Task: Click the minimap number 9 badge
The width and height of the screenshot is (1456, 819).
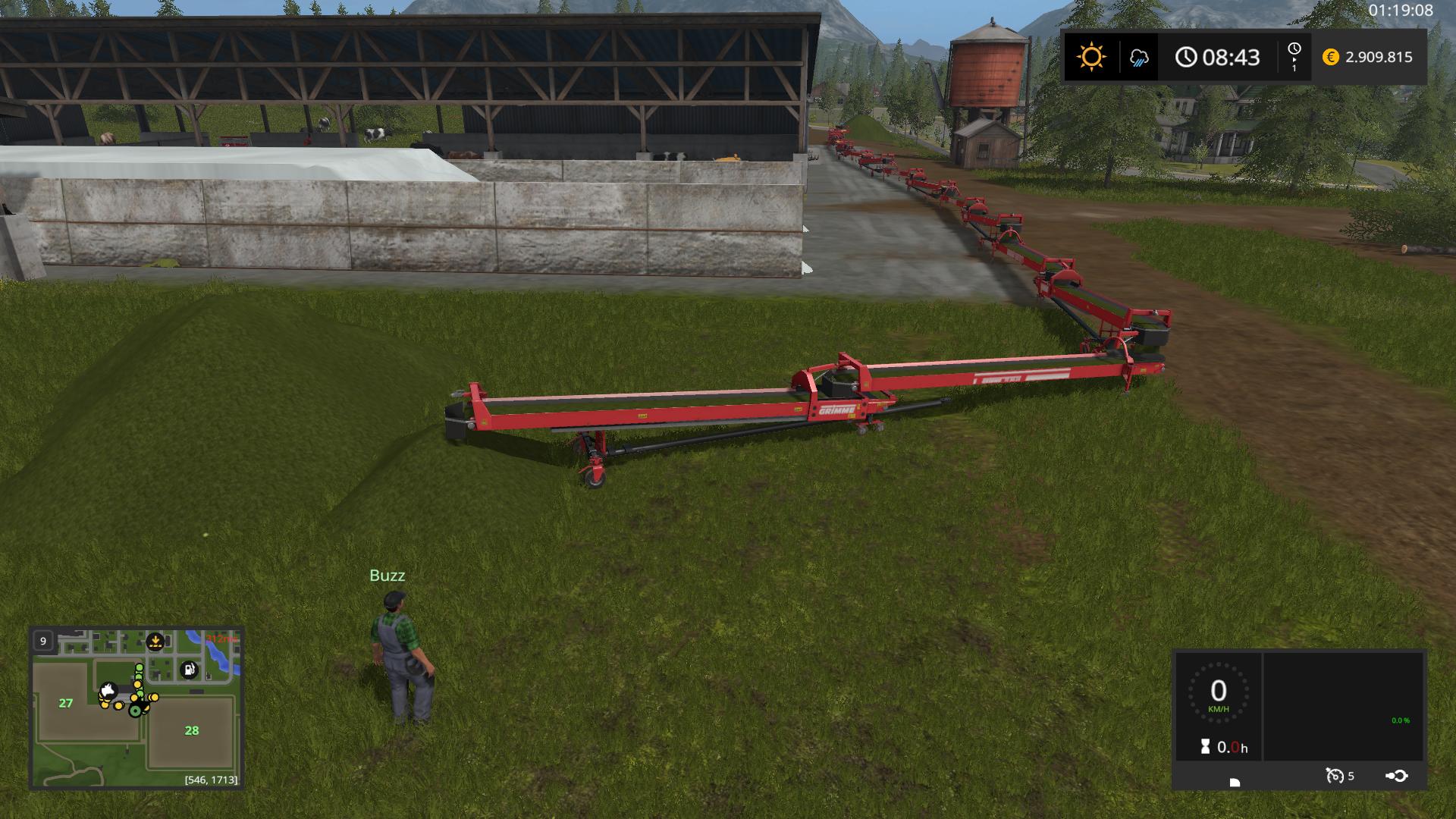Action: [43, 641]
